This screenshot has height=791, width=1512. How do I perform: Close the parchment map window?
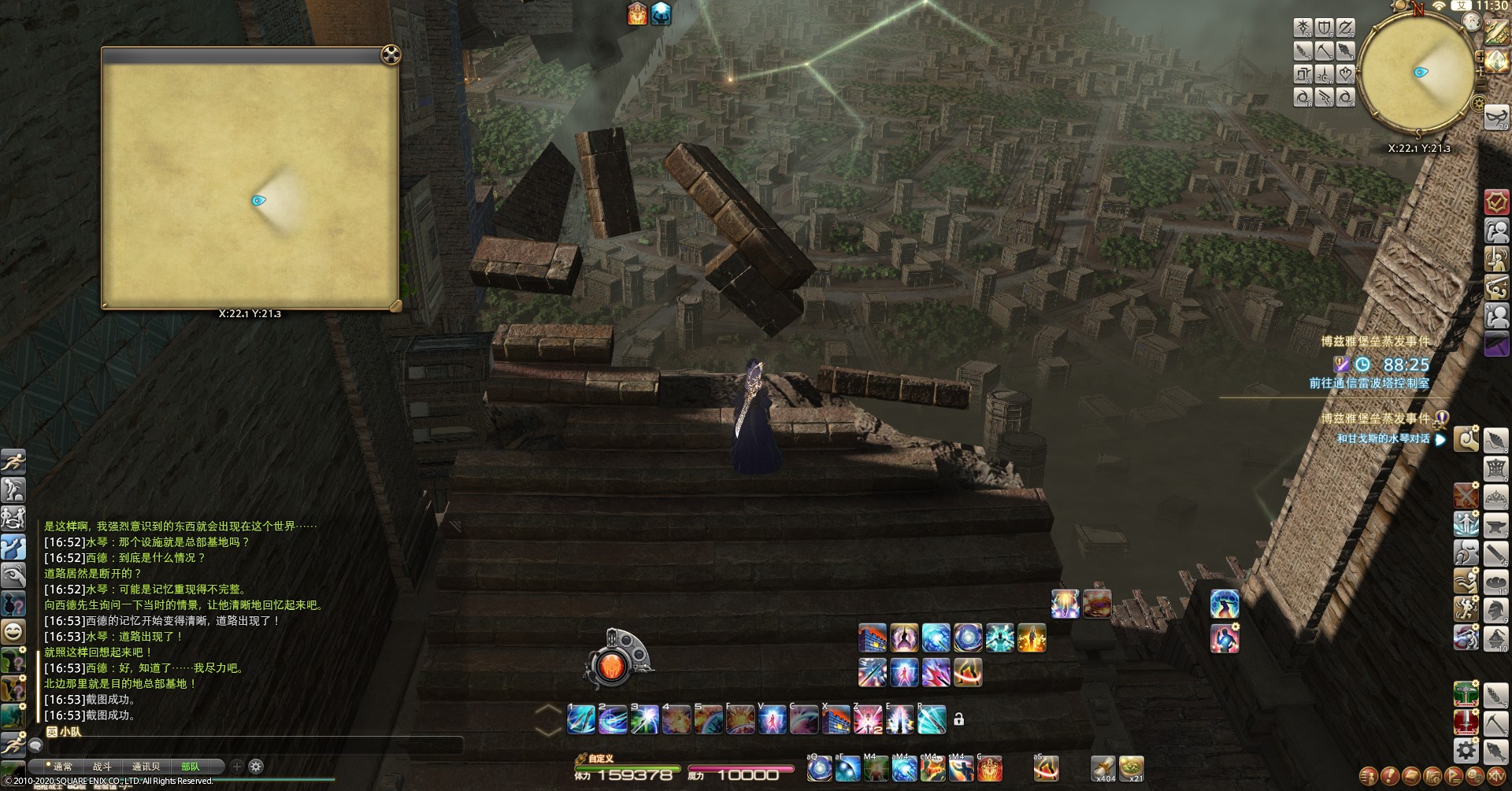pyautogui.click(x=391, y=54)
